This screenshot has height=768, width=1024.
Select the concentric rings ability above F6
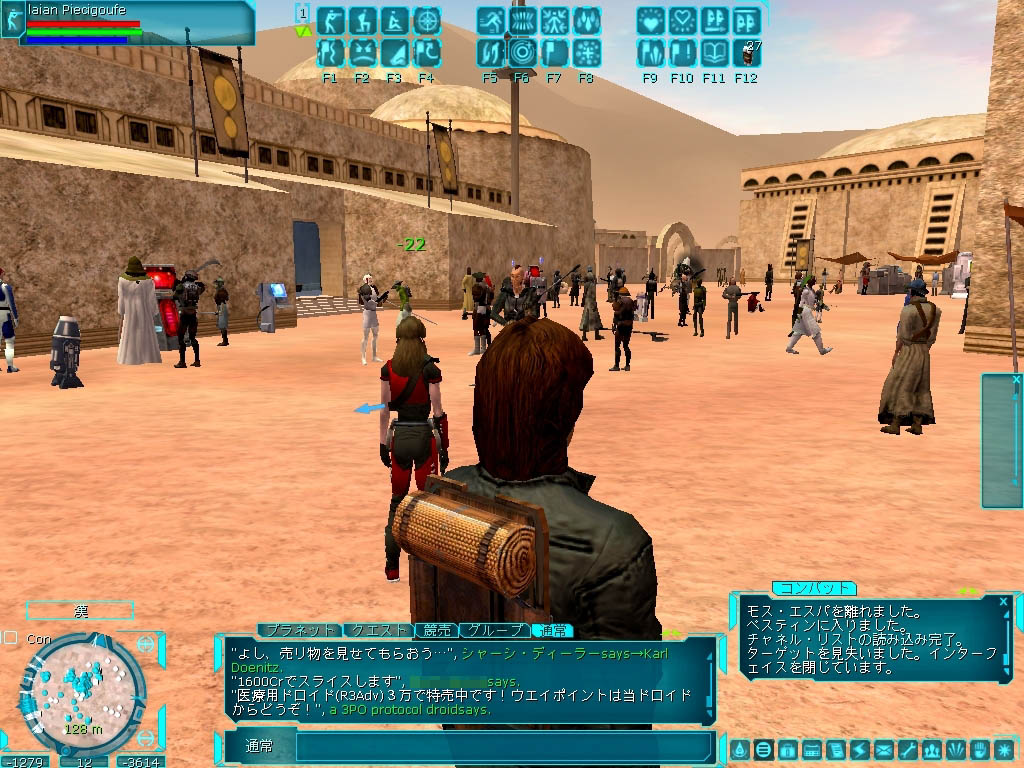point(521,52)
